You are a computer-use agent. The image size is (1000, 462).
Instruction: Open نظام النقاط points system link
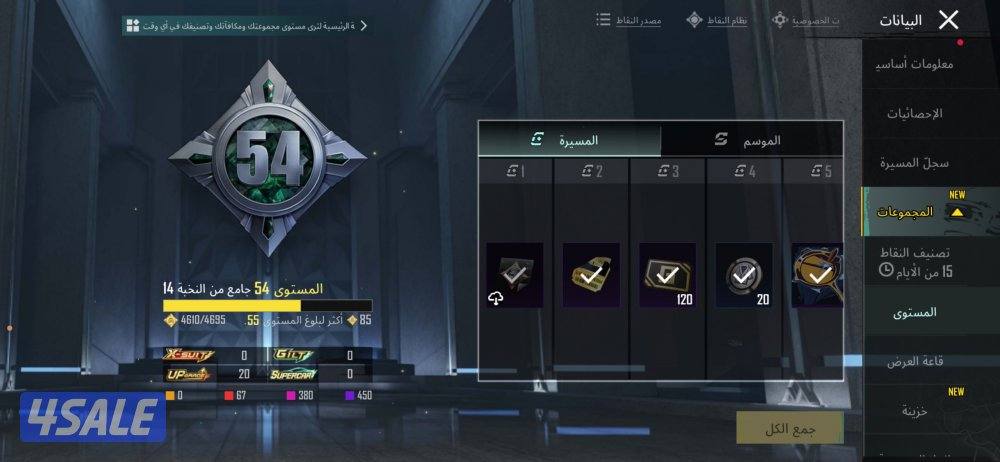pyautogui.click(x=717, y=20)
